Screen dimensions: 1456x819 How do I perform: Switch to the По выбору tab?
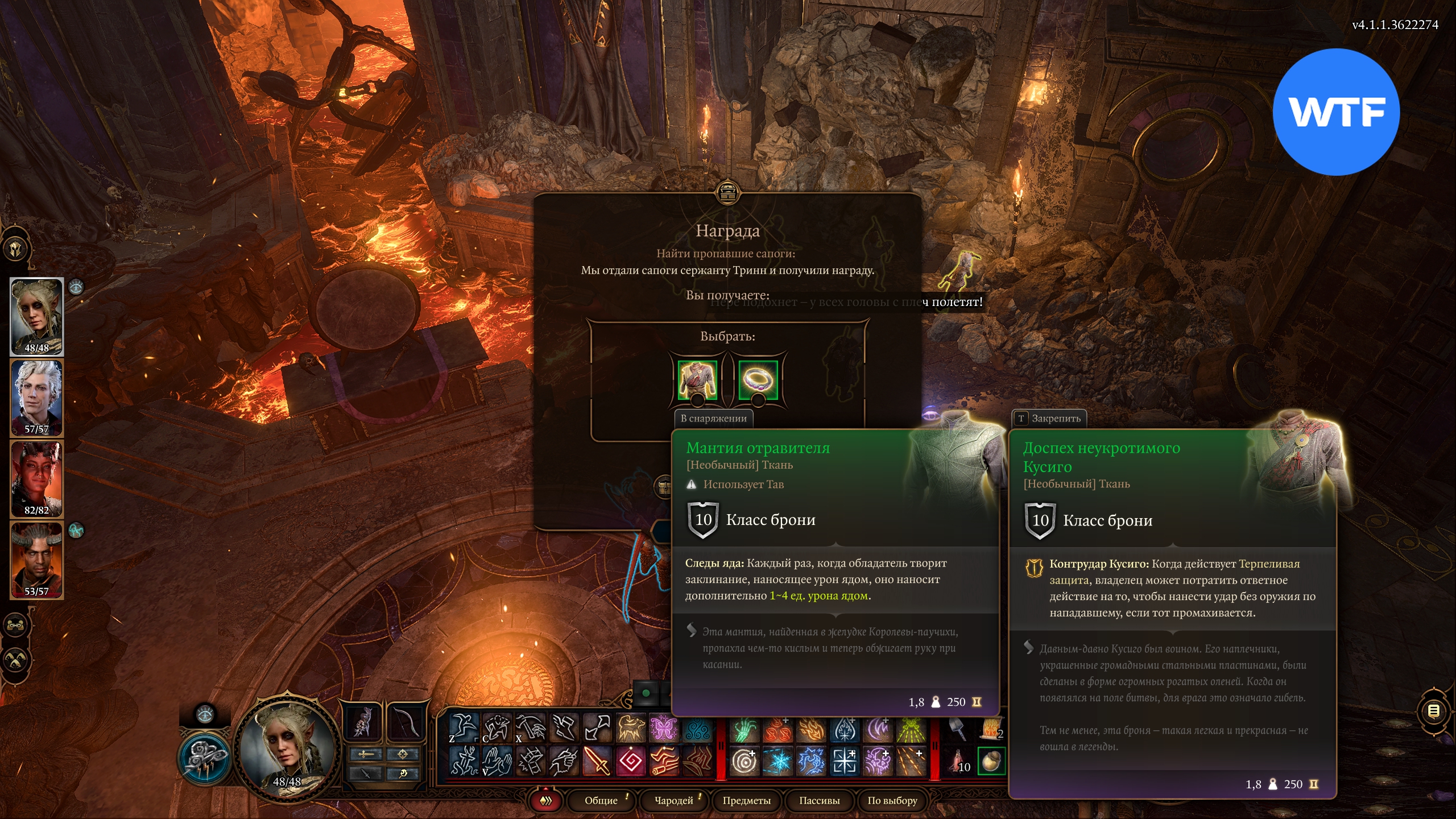[892, 800]
